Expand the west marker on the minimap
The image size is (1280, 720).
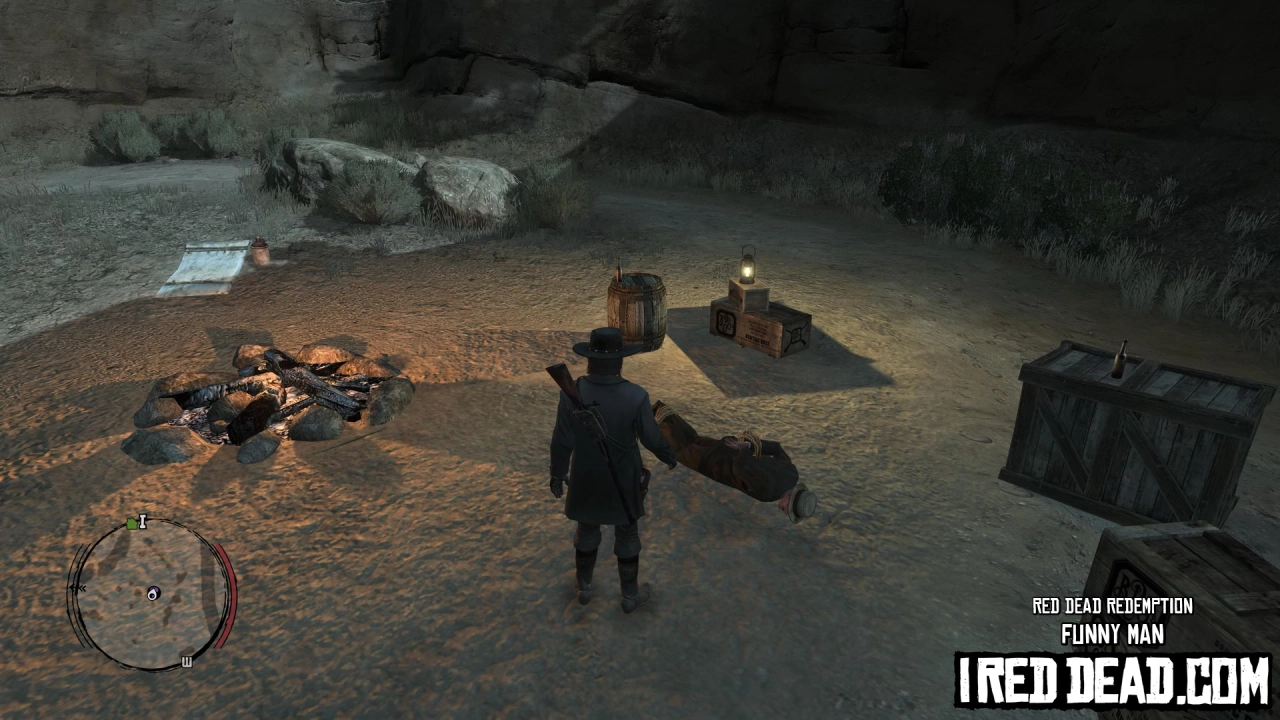[x=186, y=660]
